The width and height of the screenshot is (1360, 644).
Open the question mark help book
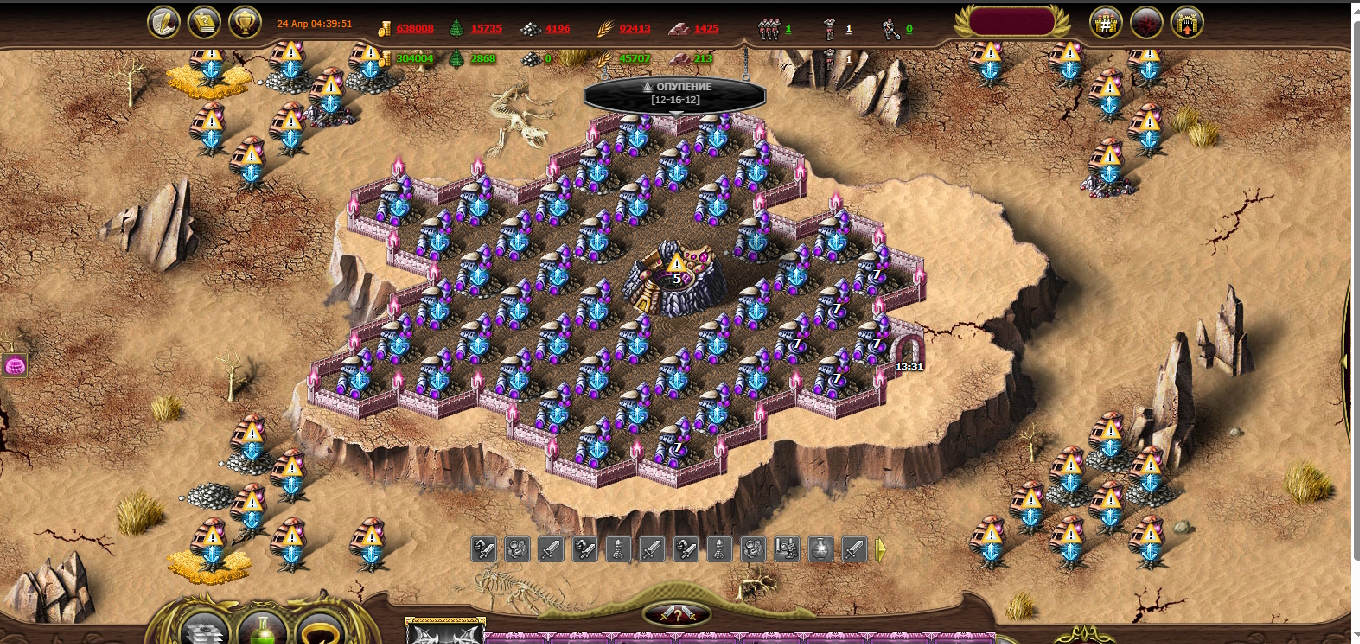coord(205,22)
